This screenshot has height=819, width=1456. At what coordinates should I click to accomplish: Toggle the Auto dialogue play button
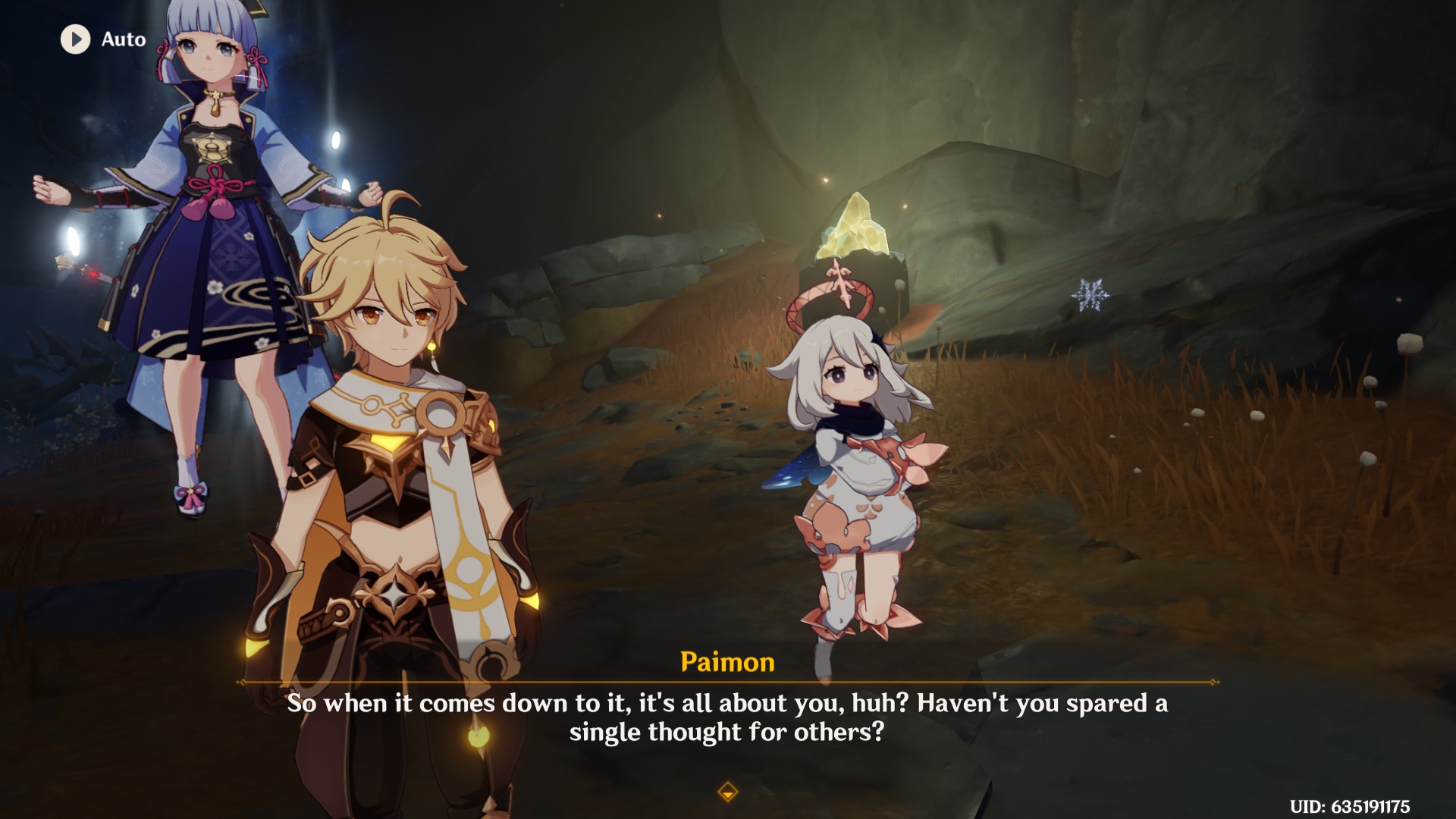pyautogui.click(x=76, y=39)
